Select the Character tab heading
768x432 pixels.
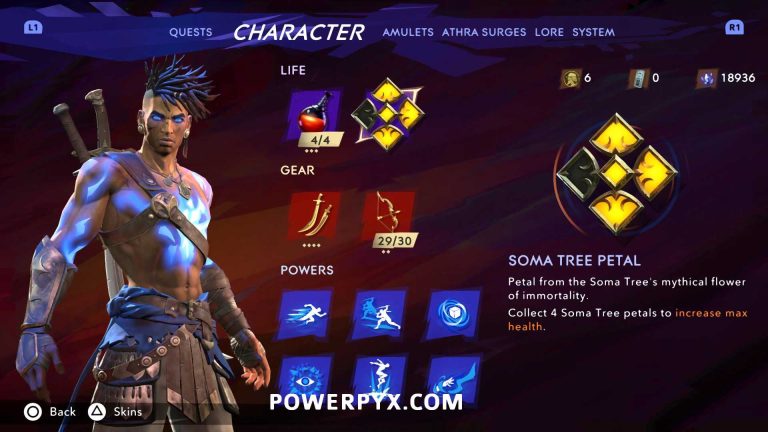pos(298,32)
